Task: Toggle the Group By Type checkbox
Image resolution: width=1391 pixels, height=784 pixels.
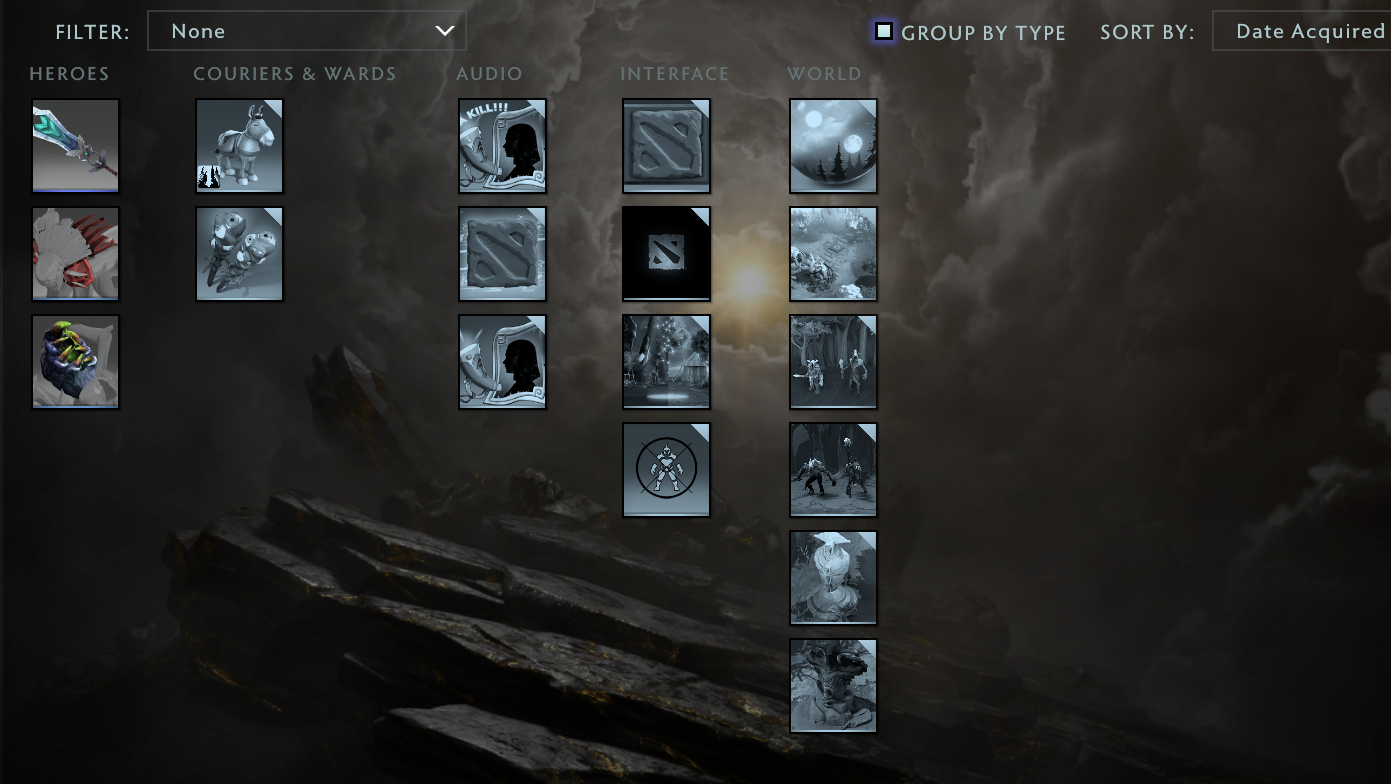Action: click(x=883, y=32)
